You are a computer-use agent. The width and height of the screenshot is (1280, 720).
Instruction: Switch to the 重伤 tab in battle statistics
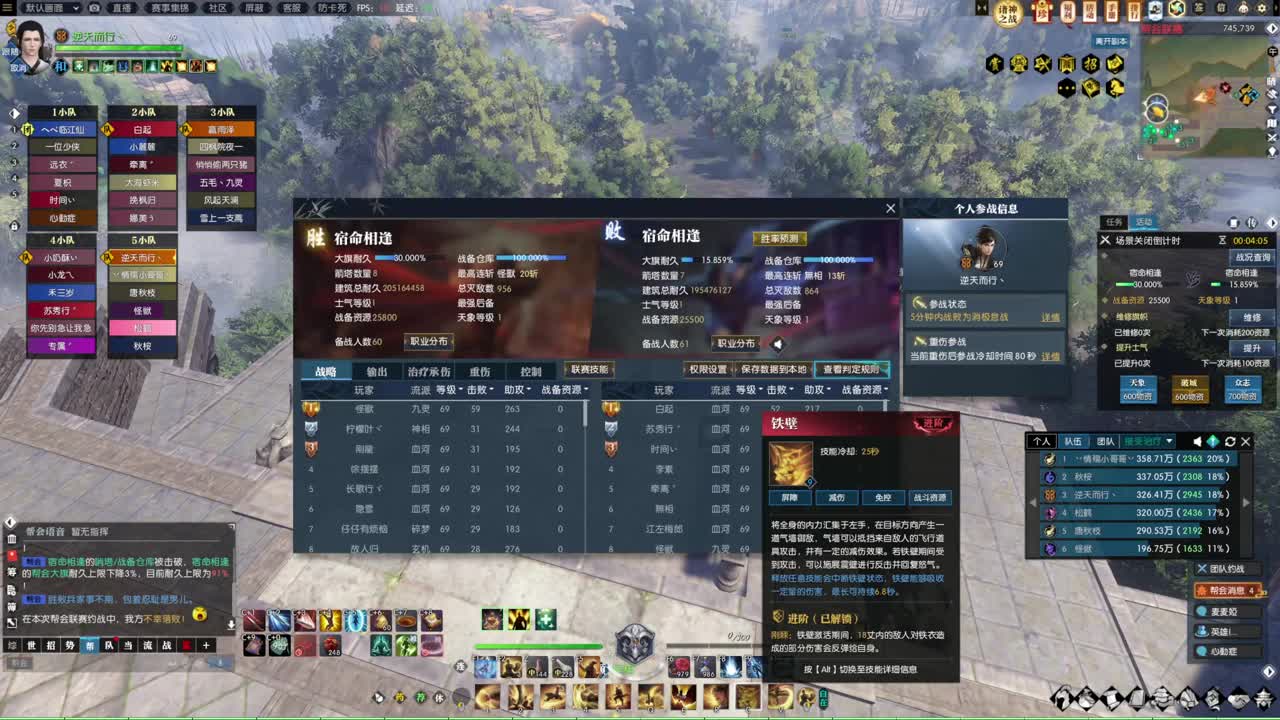481,370
